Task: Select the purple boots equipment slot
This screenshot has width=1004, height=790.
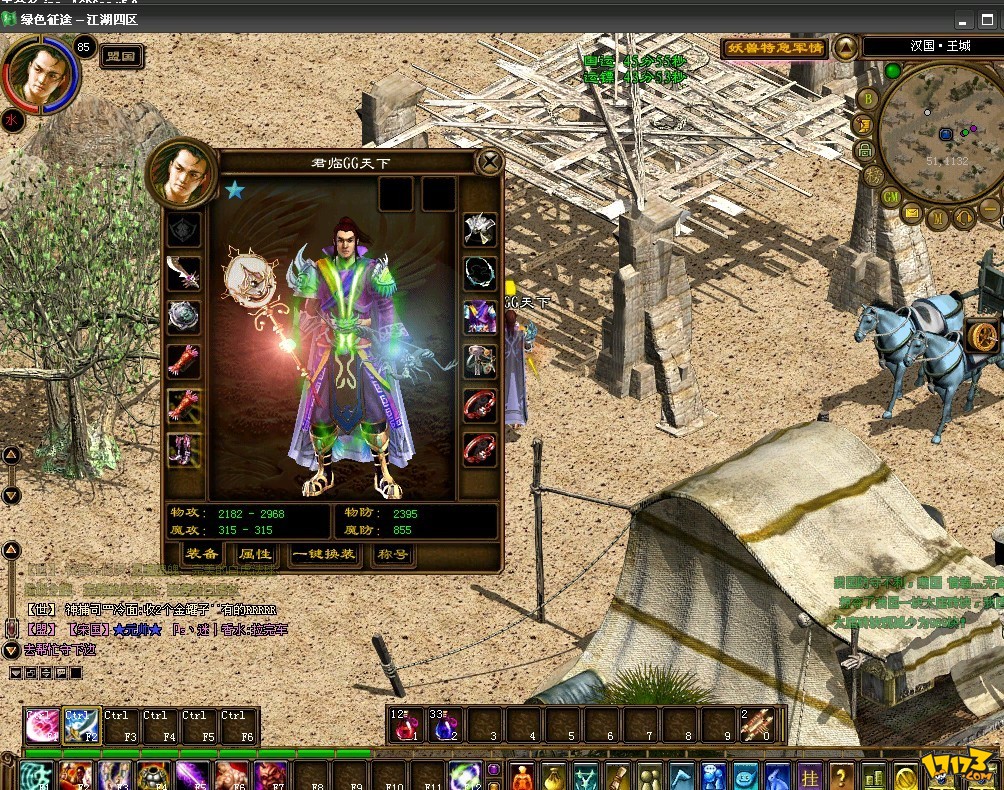Action: [x=184, y=448]
